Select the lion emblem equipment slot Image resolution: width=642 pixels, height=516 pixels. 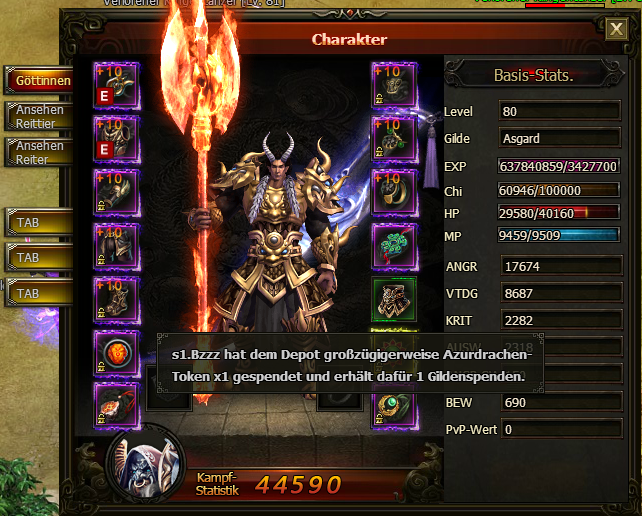(118, 351)
